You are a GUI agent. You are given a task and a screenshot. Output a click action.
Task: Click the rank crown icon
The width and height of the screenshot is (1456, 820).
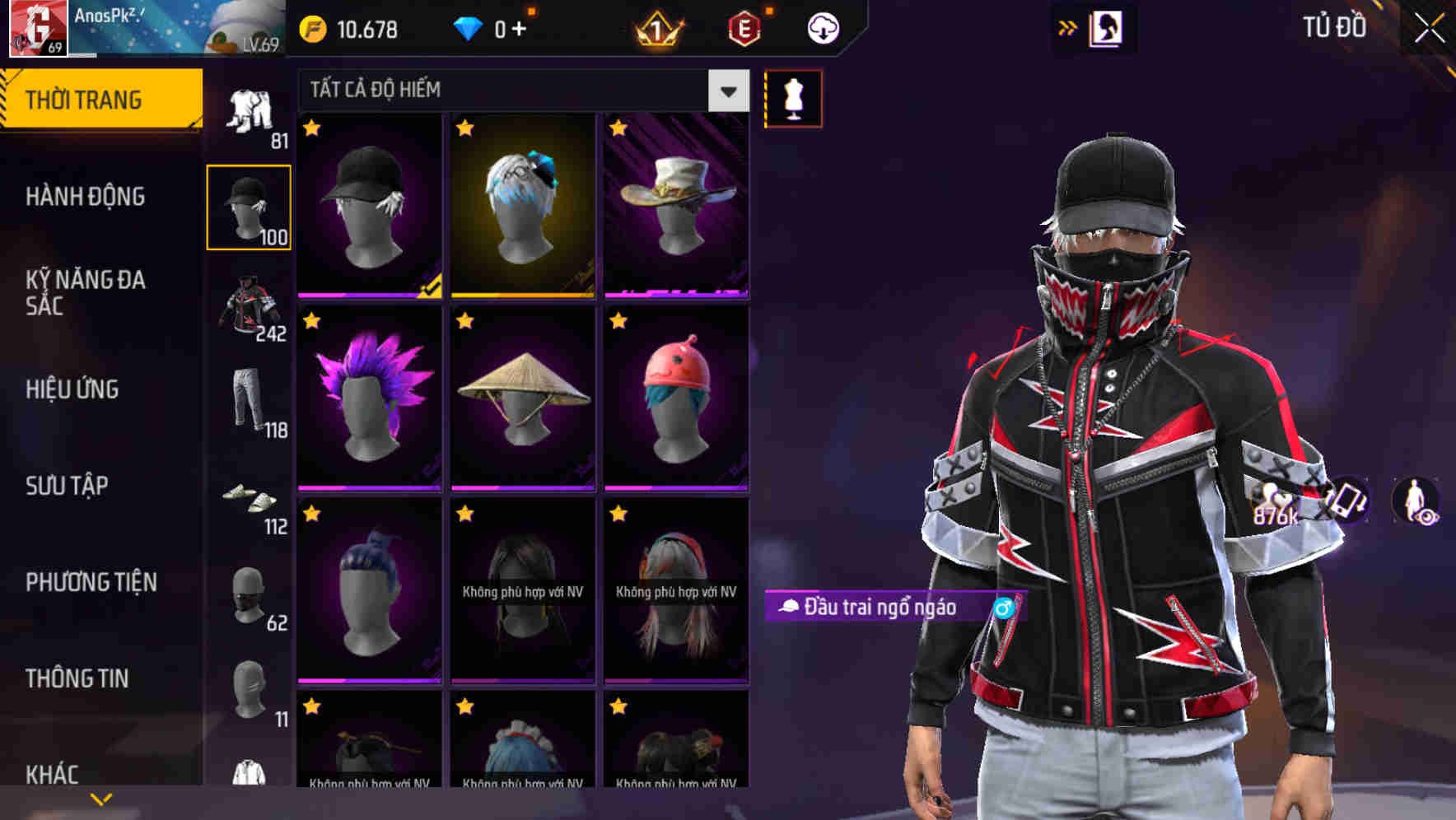coord(655,29)
